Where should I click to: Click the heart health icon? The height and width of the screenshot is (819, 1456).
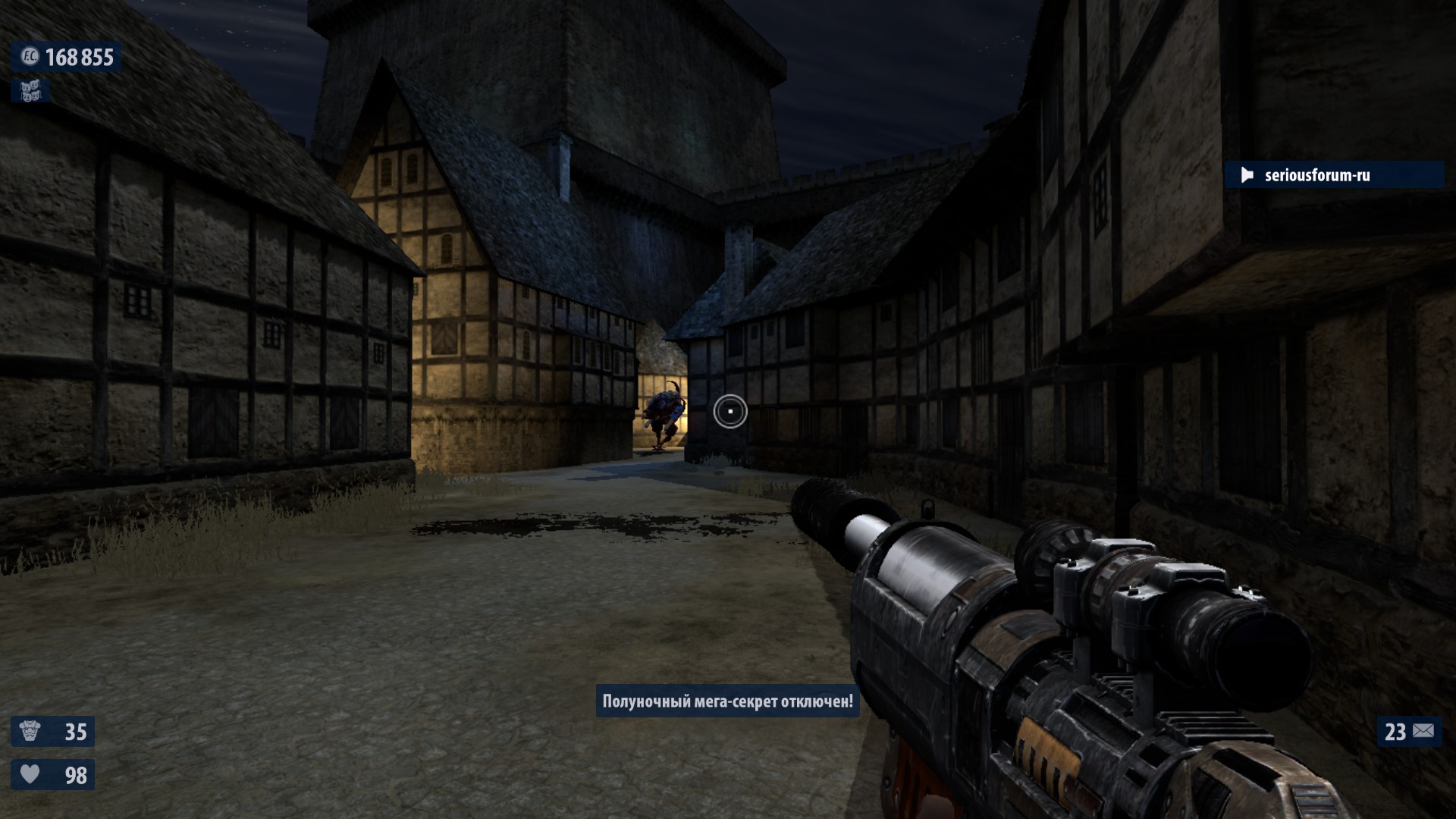point(30,774)
